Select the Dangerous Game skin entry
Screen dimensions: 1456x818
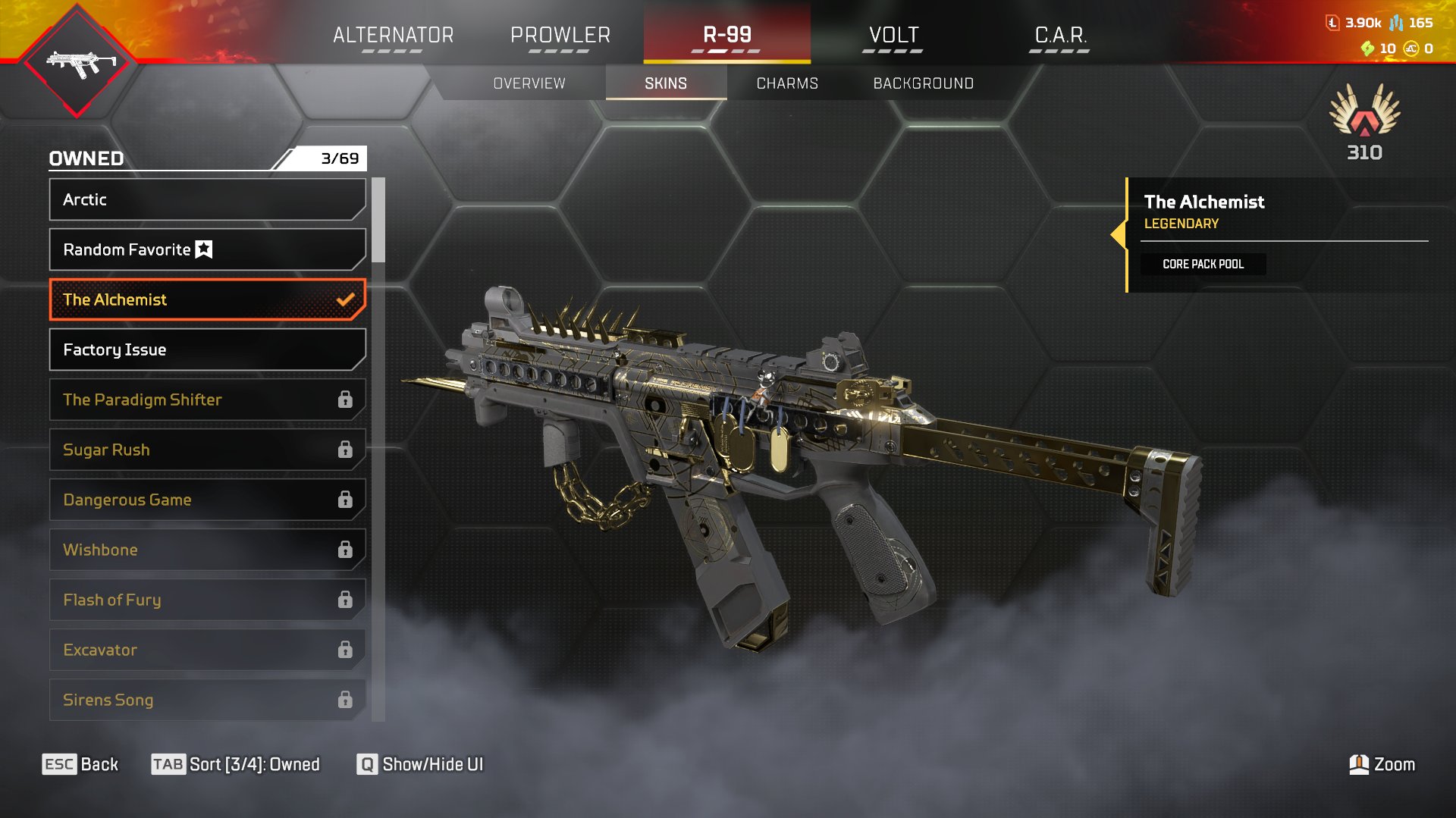pos(207,500)
